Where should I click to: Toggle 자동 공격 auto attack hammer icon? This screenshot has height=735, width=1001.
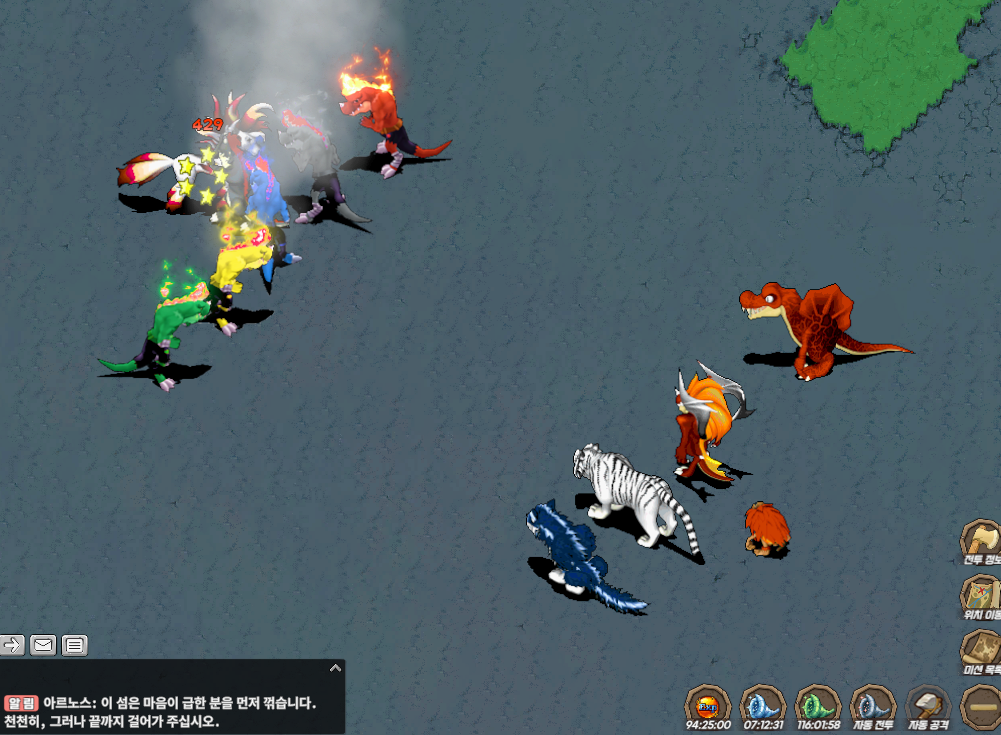[927, 704]
